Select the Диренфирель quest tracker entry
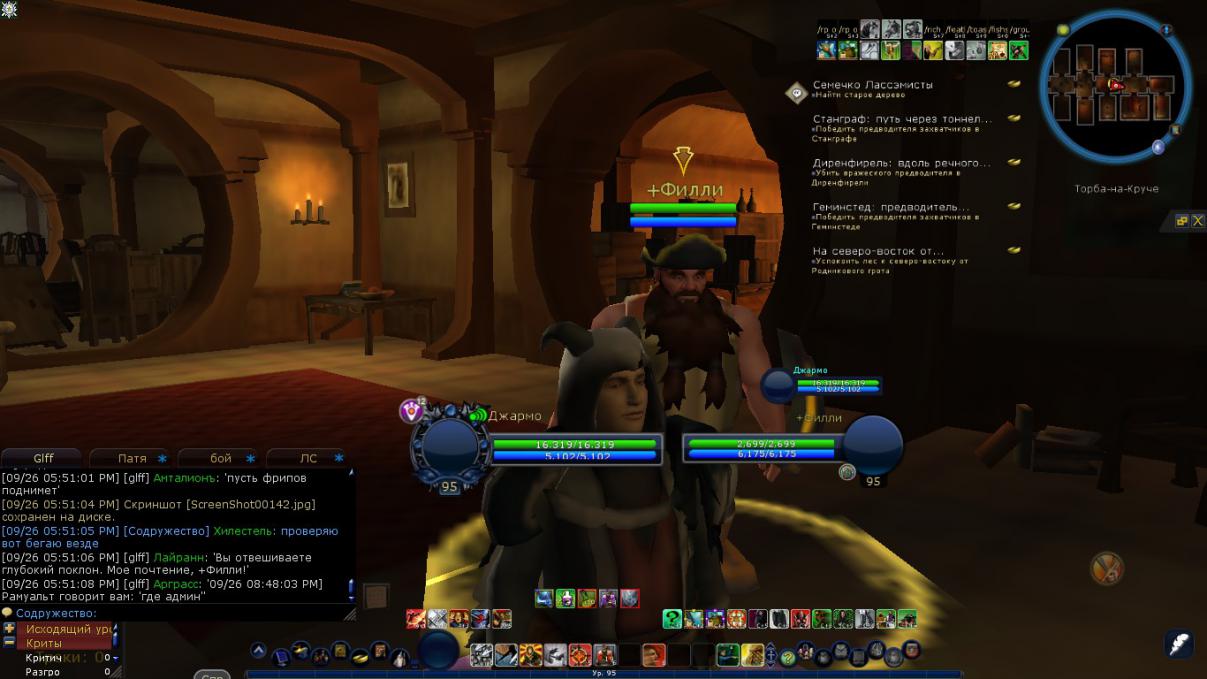This screenshot has height=679, width=1207. (x=901, y=163)
